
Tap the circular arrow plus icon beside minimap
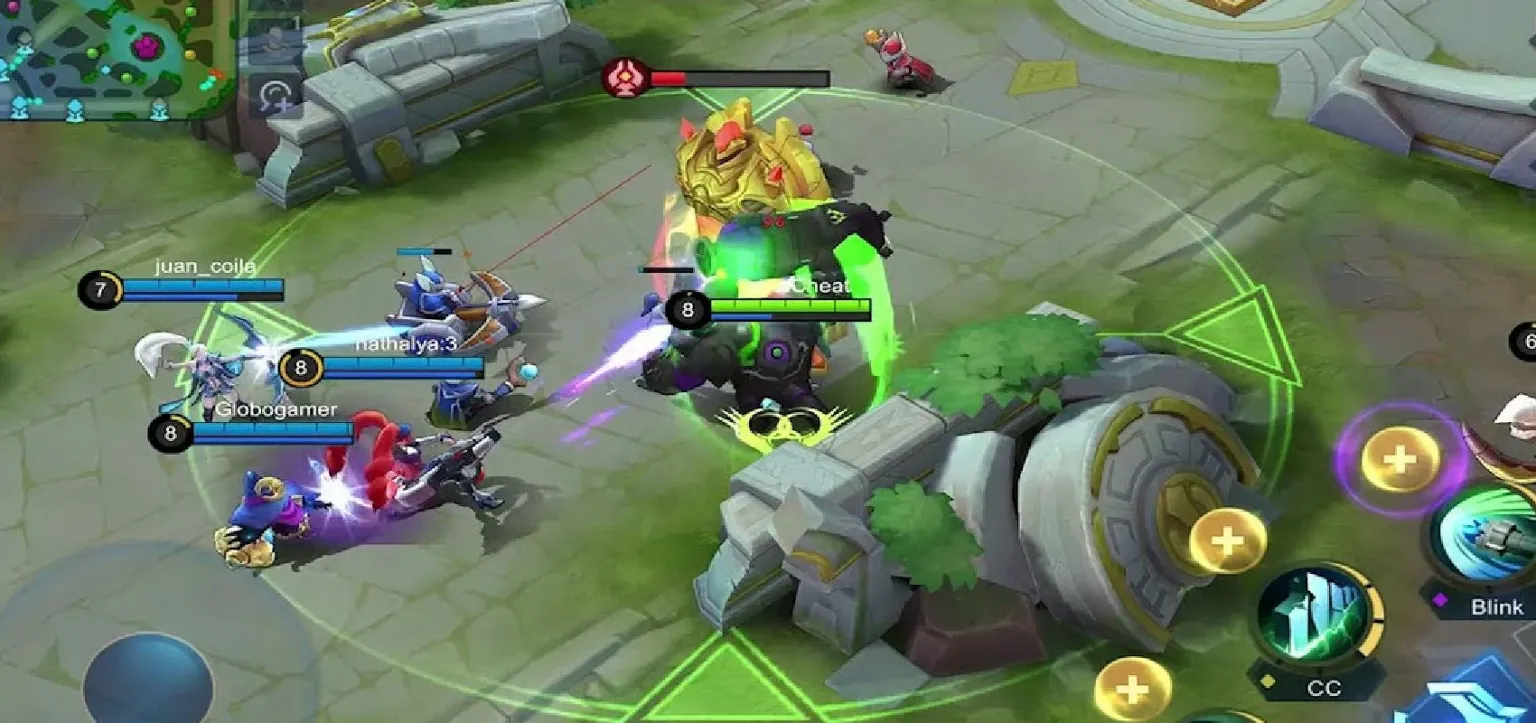pyautogui.click(x=275, y=97)
